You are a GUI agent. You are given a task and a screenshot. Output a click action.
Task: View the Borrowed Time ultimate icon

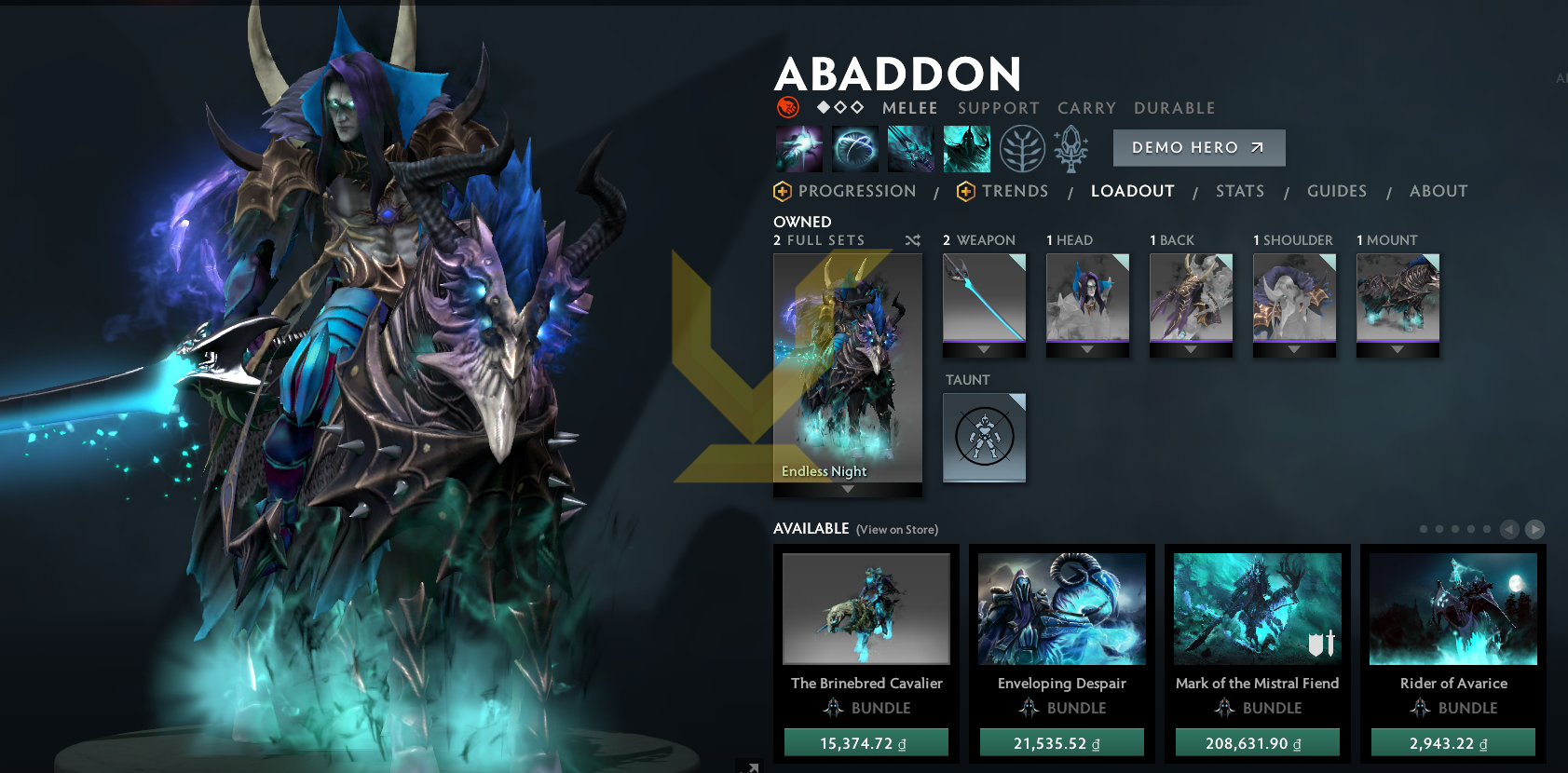[x=966, y=149]
